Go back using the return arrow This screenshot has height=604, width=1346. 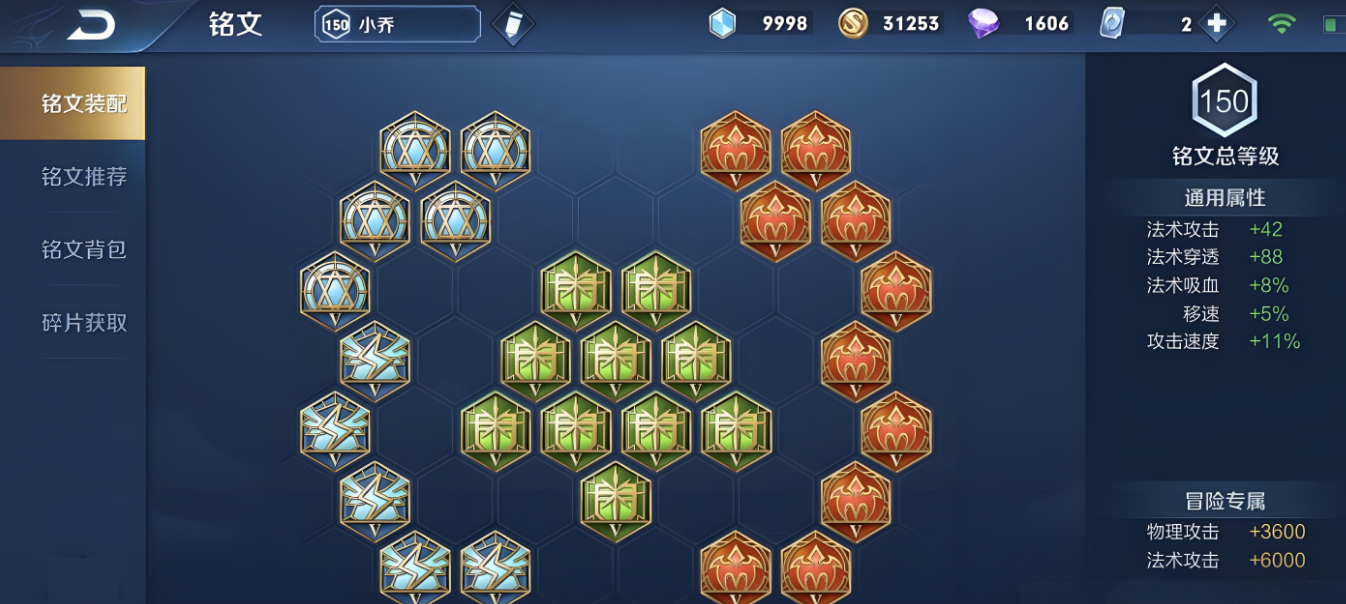click(91, 25)
